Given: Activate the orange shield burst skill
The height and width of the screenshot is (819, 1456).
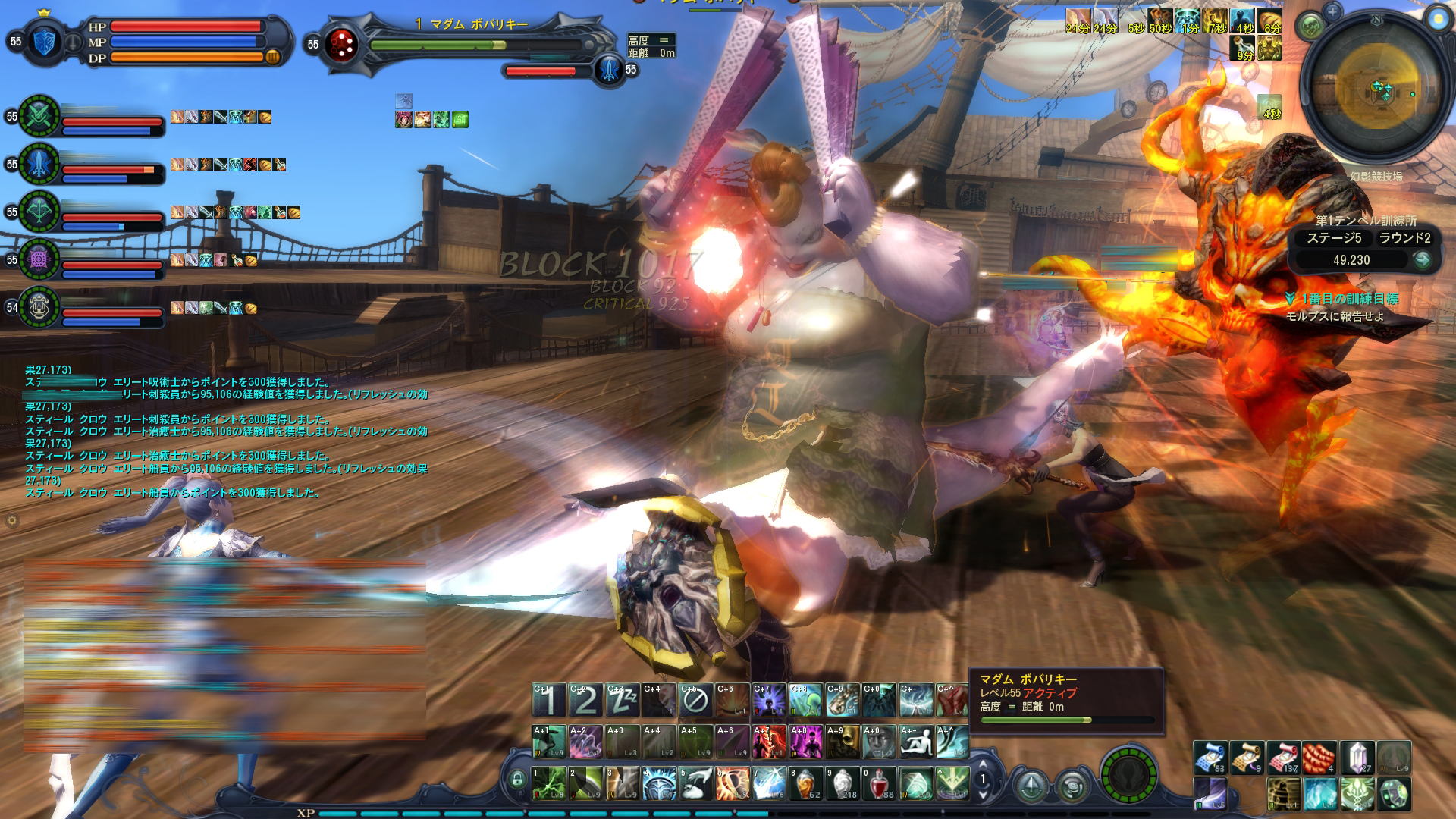Looking at the screenshot, I should pyautogui.click(x=733, y=783).
